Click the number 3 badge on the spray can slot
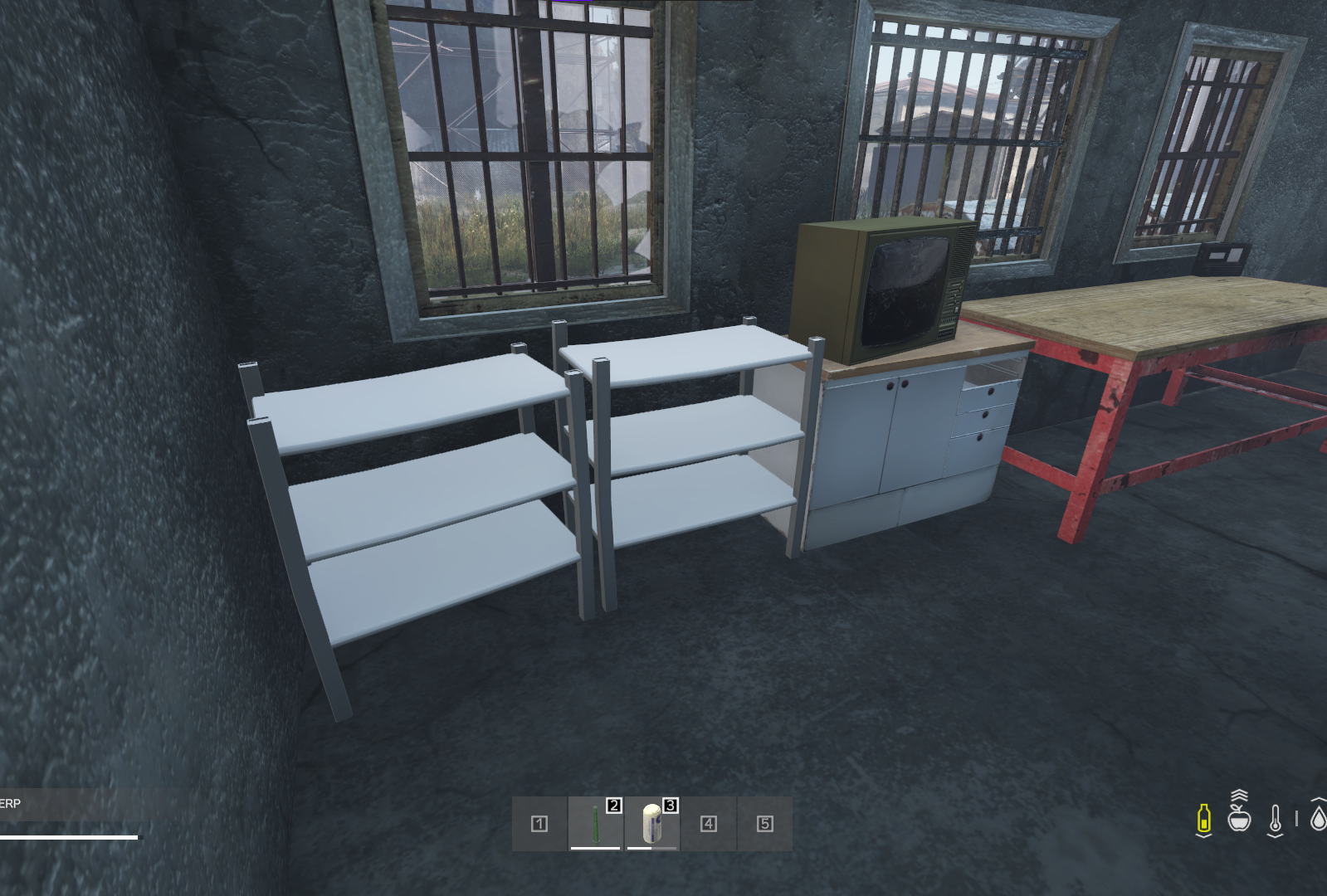This screenshot has height=896, width=1327. coord(671,807)
